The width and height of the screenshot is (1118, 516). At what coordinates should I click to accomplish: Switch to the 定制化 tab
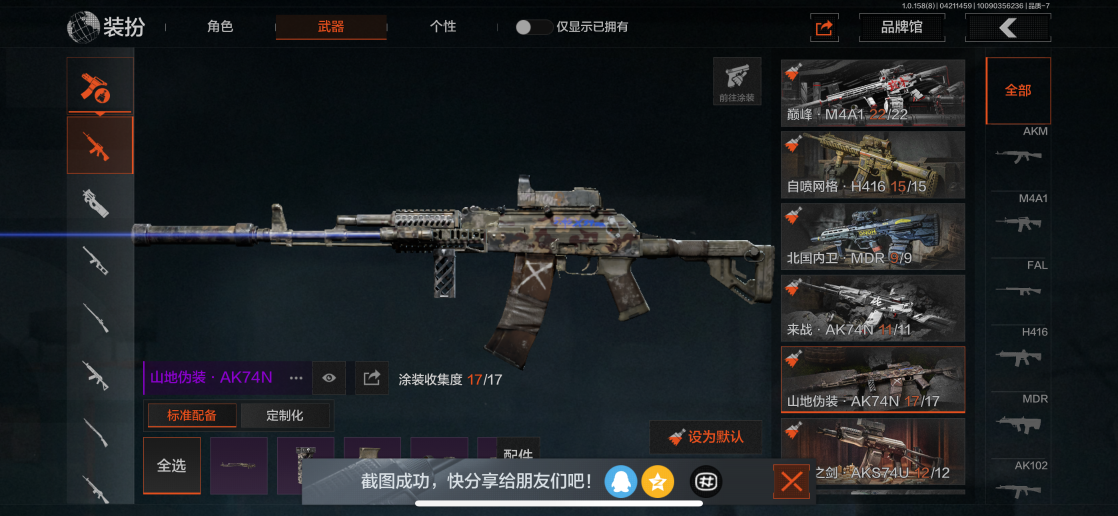click(x=285, y=415)
